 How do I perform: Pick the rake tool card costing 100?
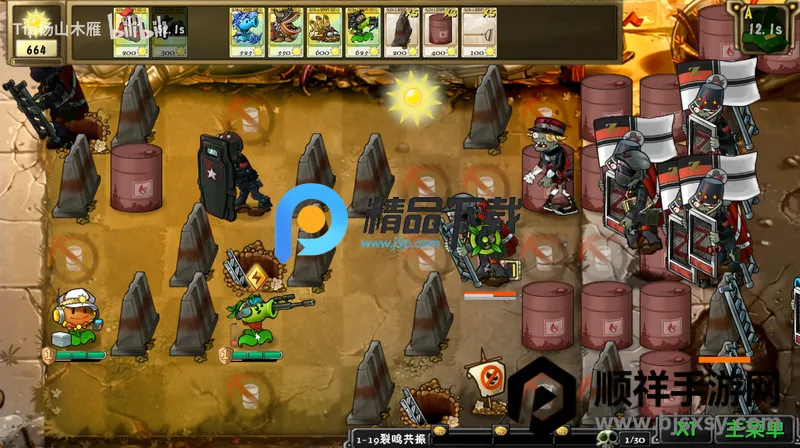tap(477, 31)
